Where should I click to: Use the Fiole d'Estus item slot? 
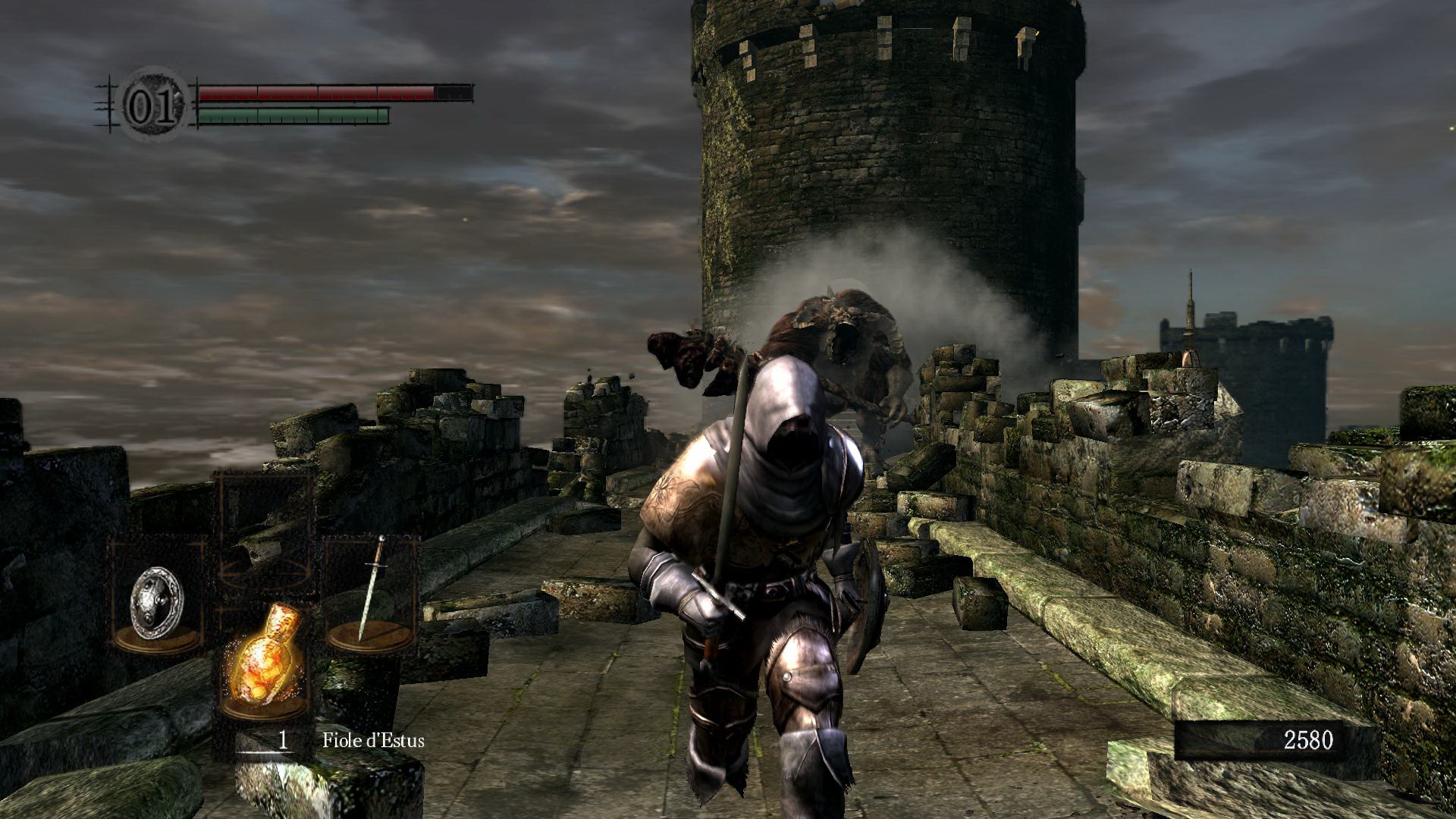(x=264, y=655)
